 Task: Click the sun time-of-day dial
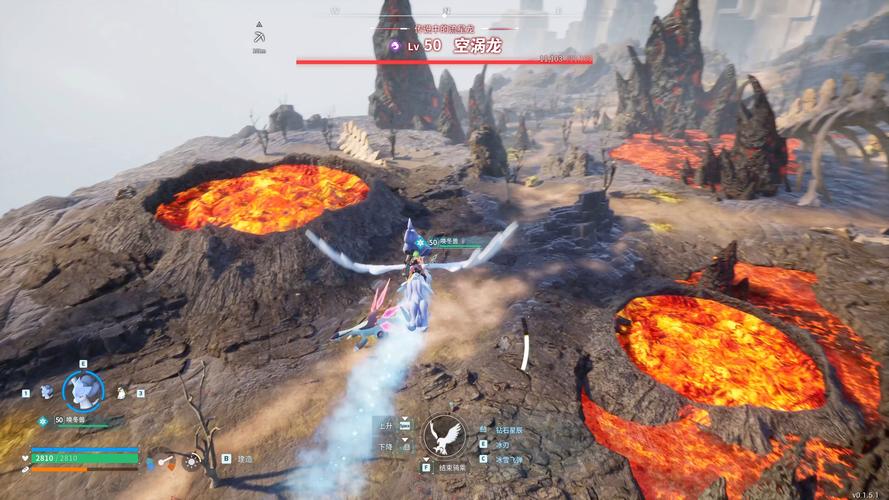pos(190,462)
